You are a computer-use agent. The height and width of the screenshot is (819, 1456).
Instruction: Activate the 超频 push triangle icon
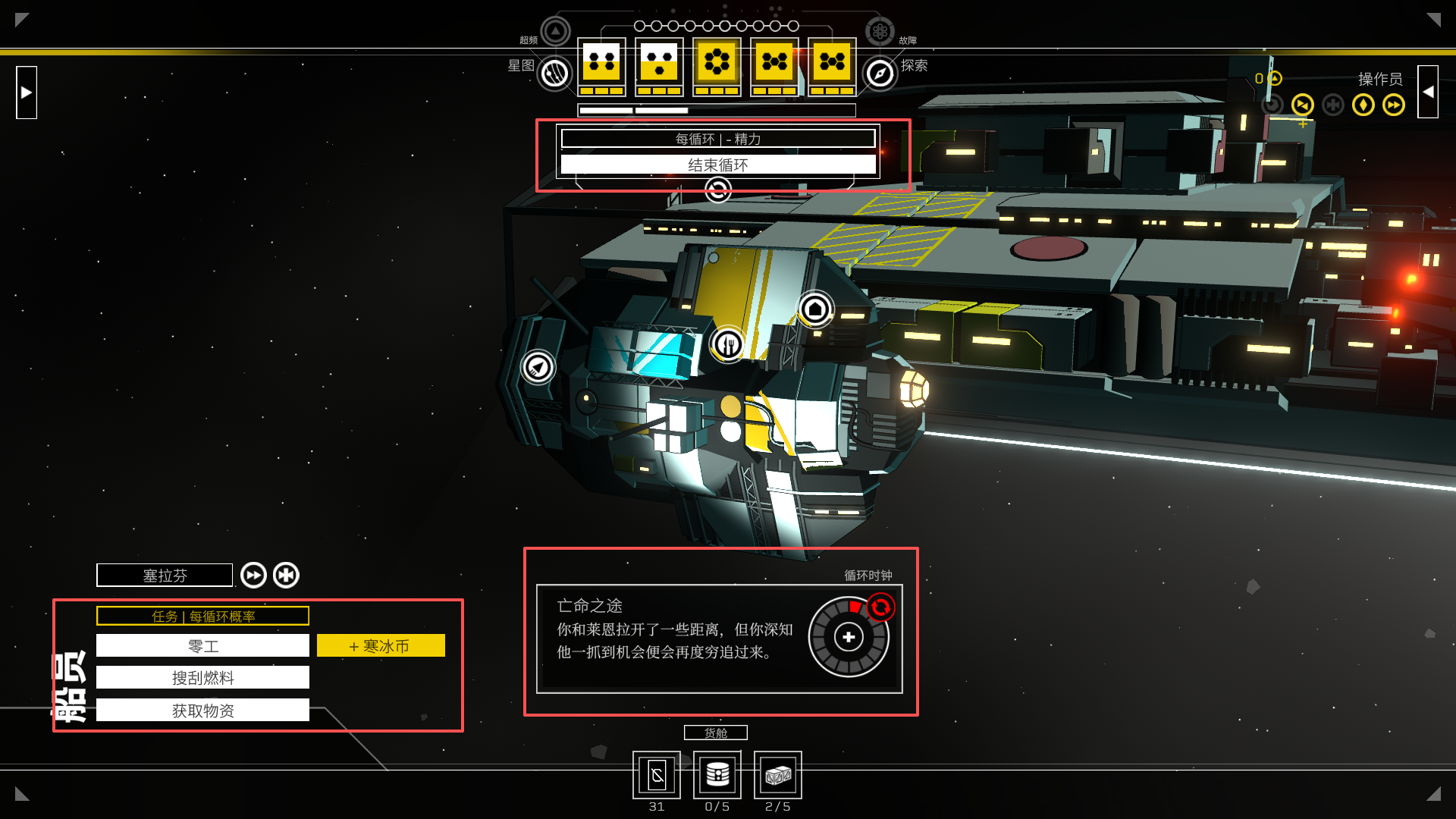coord(555,32)
